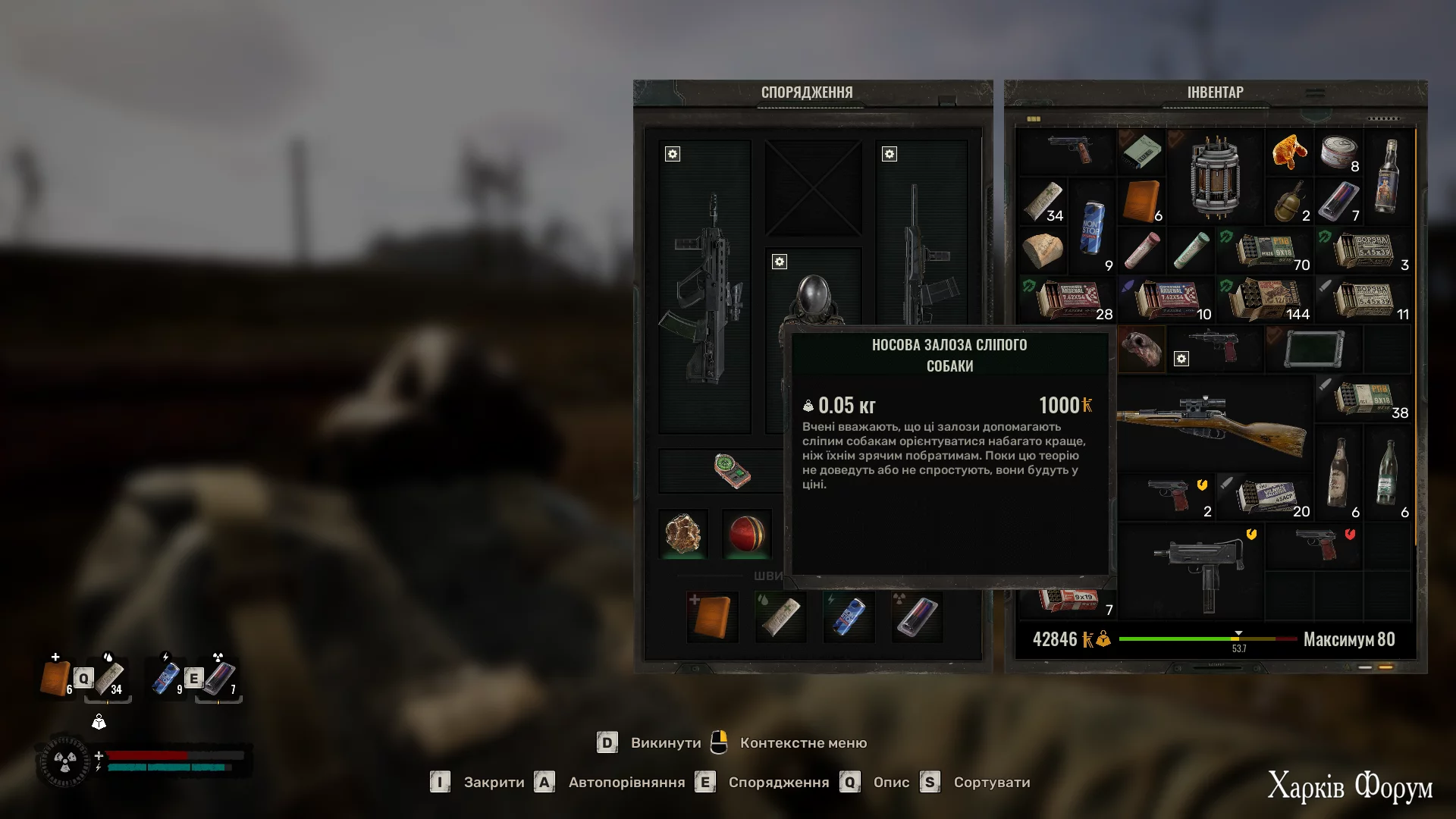Select the bread quick slot in equipment panel
Image resolution: width=1456 pixels, height=819 pixels.
(712, 617)
